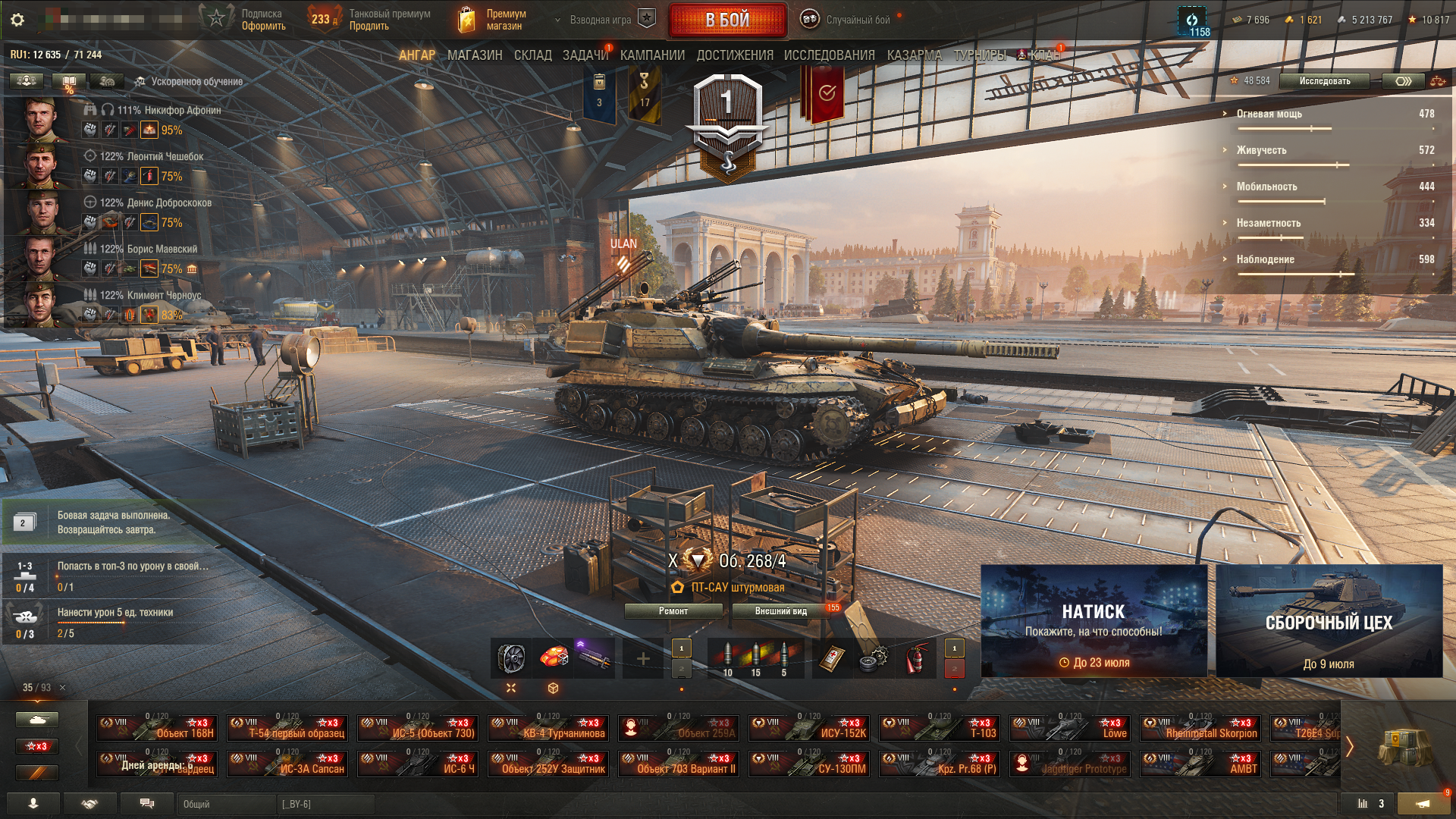Image resolution: width=1456 pixels, height=819 pixels.
Task: Click the plus icon to add equipment
Action: [x=643, y=658]
